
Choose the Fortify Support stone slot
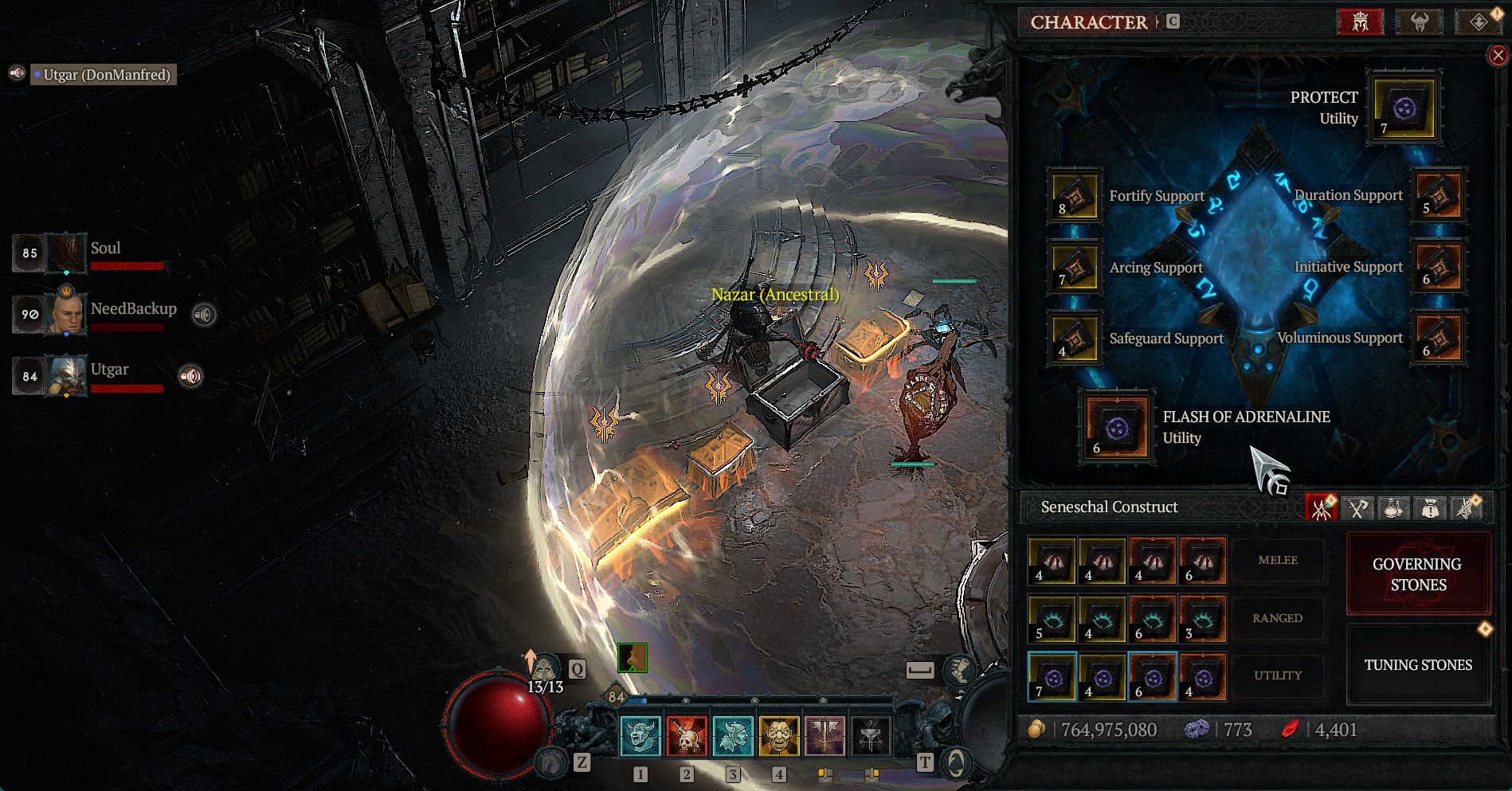pyautogui.click(x=1075, y=196)
